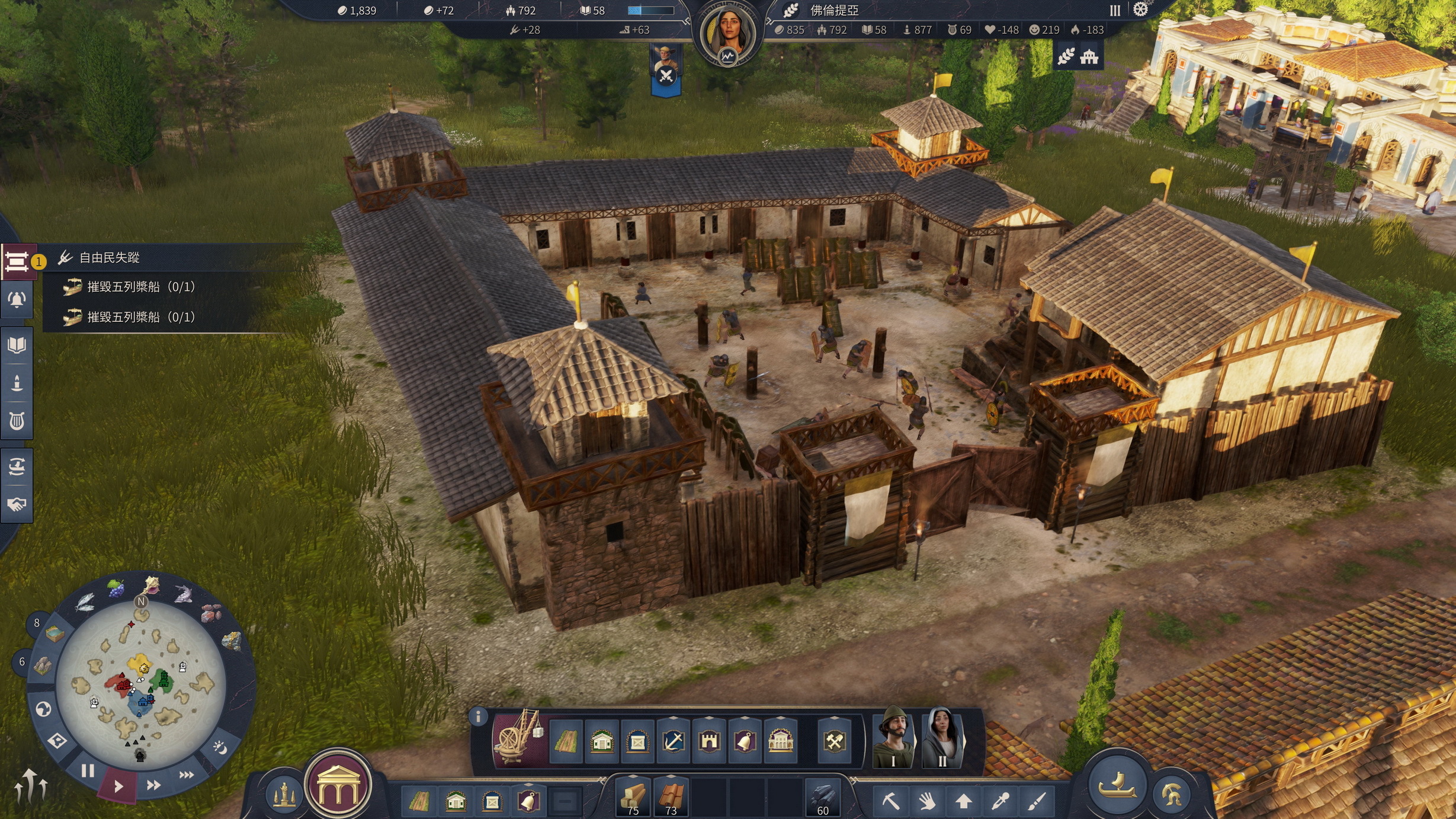Select the tier II hooded woman portrait
Screen dimensions: 1456x819
[x=942, y=738]
